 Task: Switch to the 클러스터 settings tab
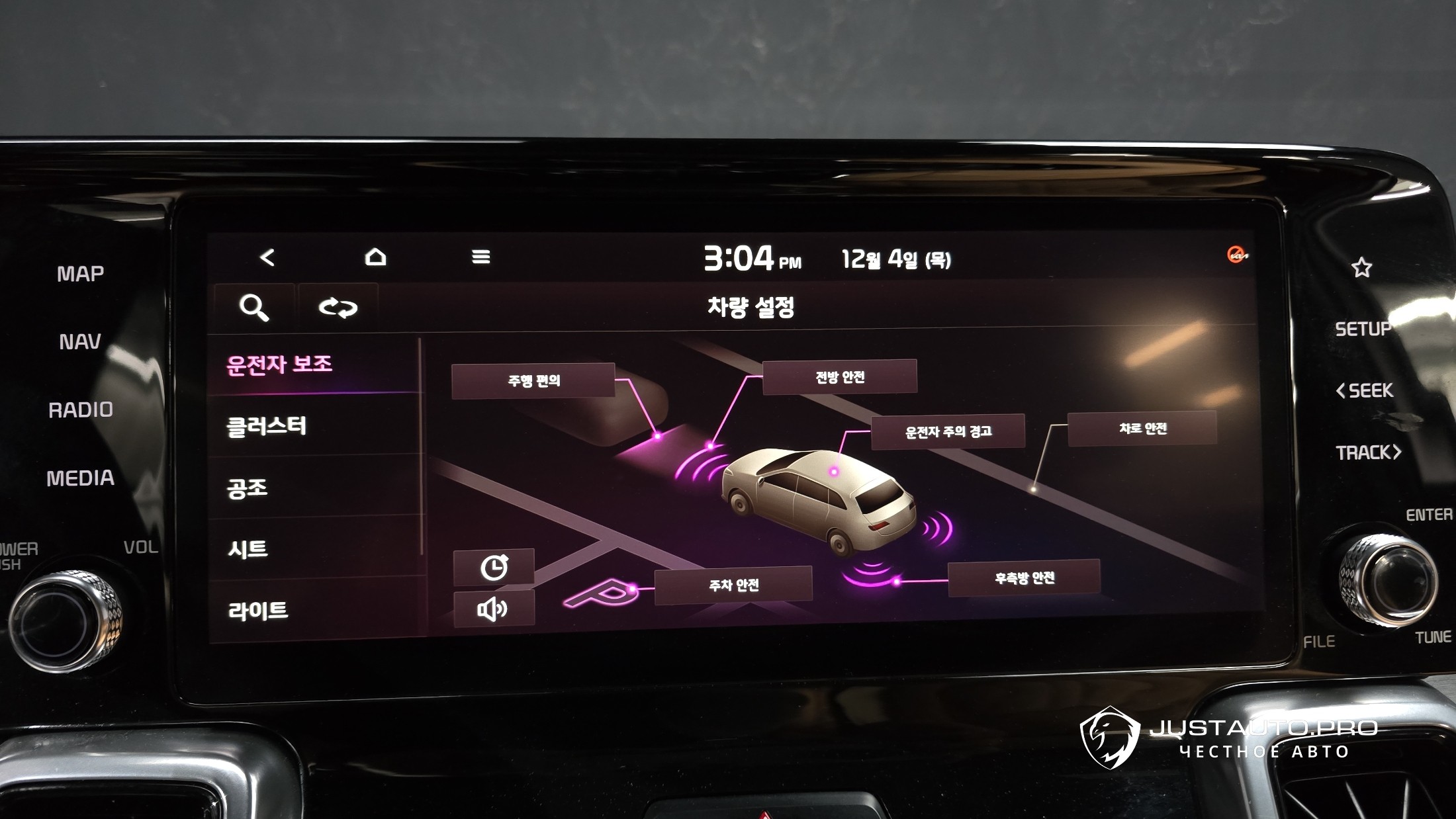coord(267,426)
